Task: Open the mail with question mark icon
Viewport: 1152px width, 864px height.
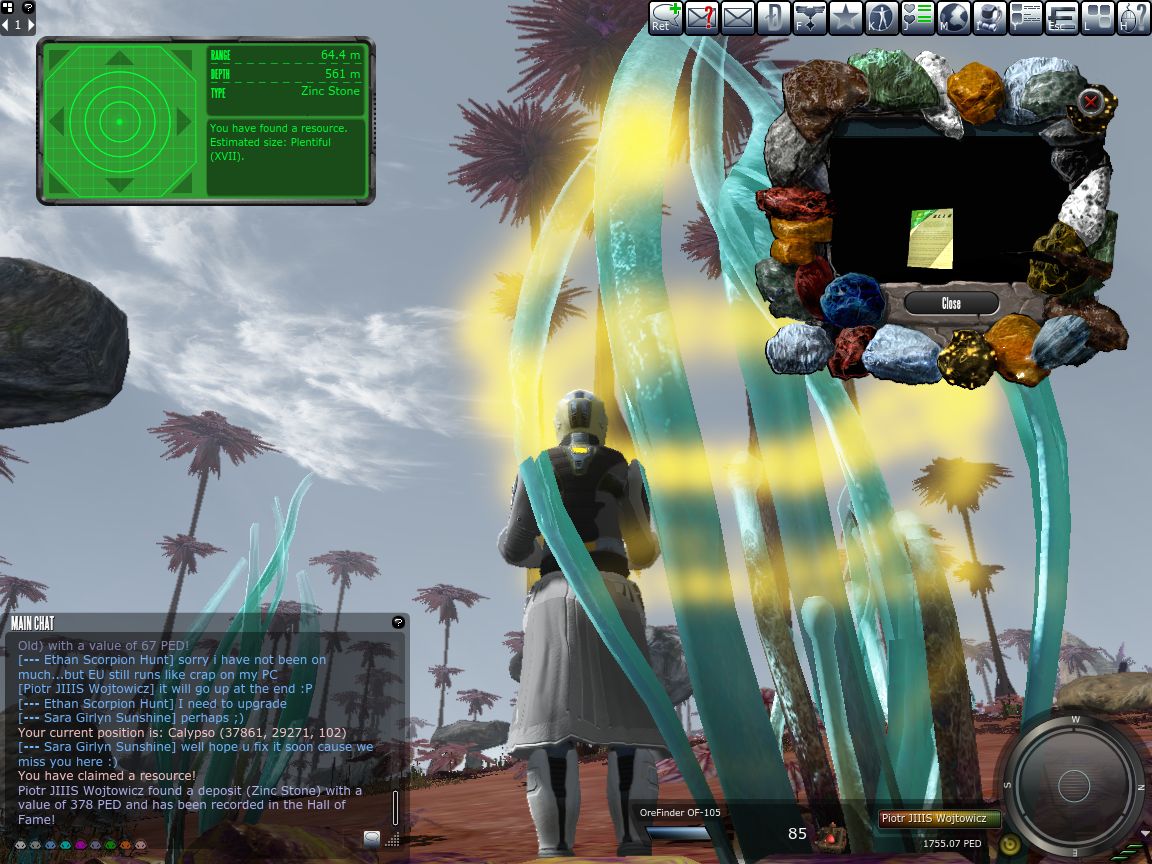Action: click(x=702, y=17)
